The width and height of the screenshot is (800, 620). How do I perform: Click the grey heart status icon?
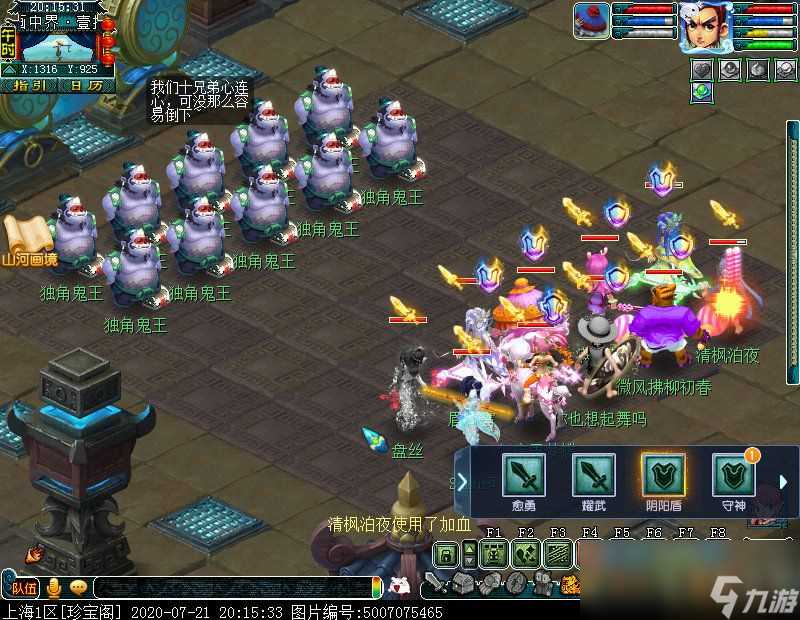[703, 69]
